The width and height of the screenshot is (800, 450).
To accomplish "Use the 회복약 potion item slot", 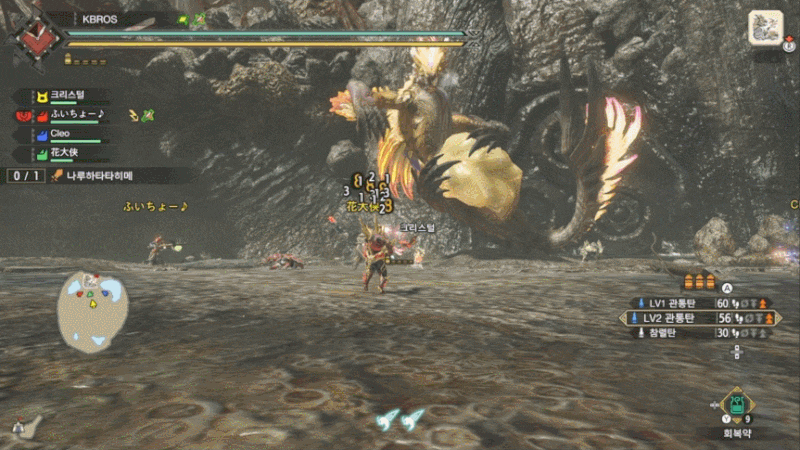I will (737, 406).
